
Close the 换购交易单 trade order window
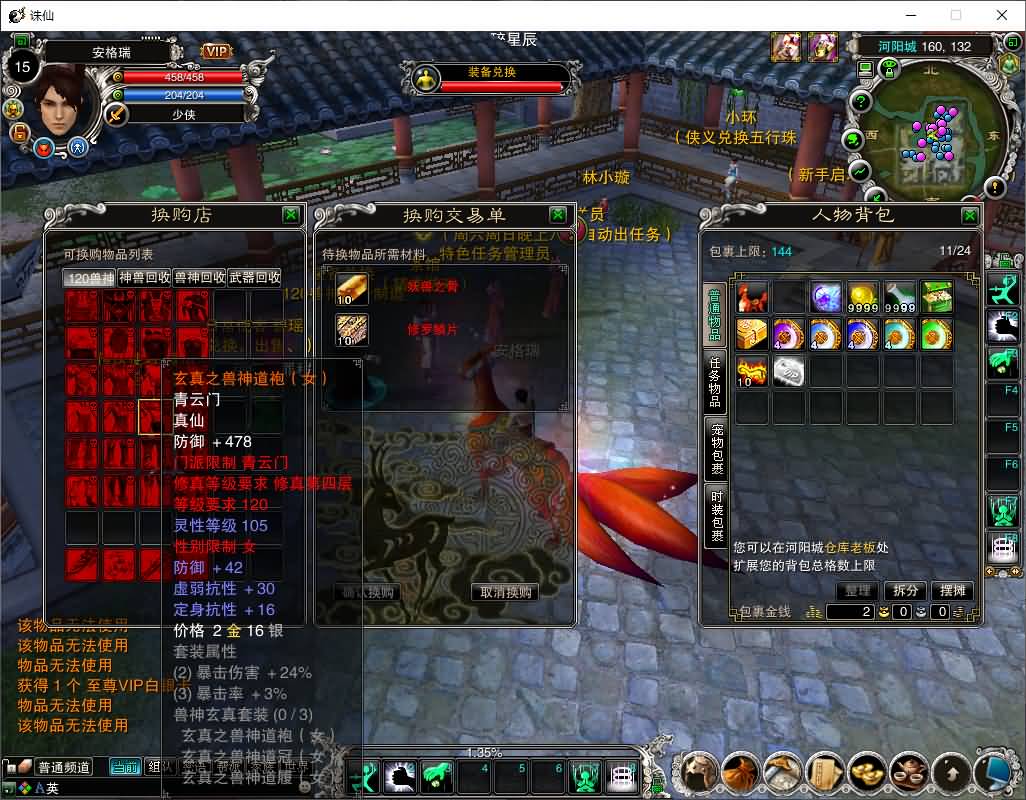pyautogui.click(x=558, y=214)
